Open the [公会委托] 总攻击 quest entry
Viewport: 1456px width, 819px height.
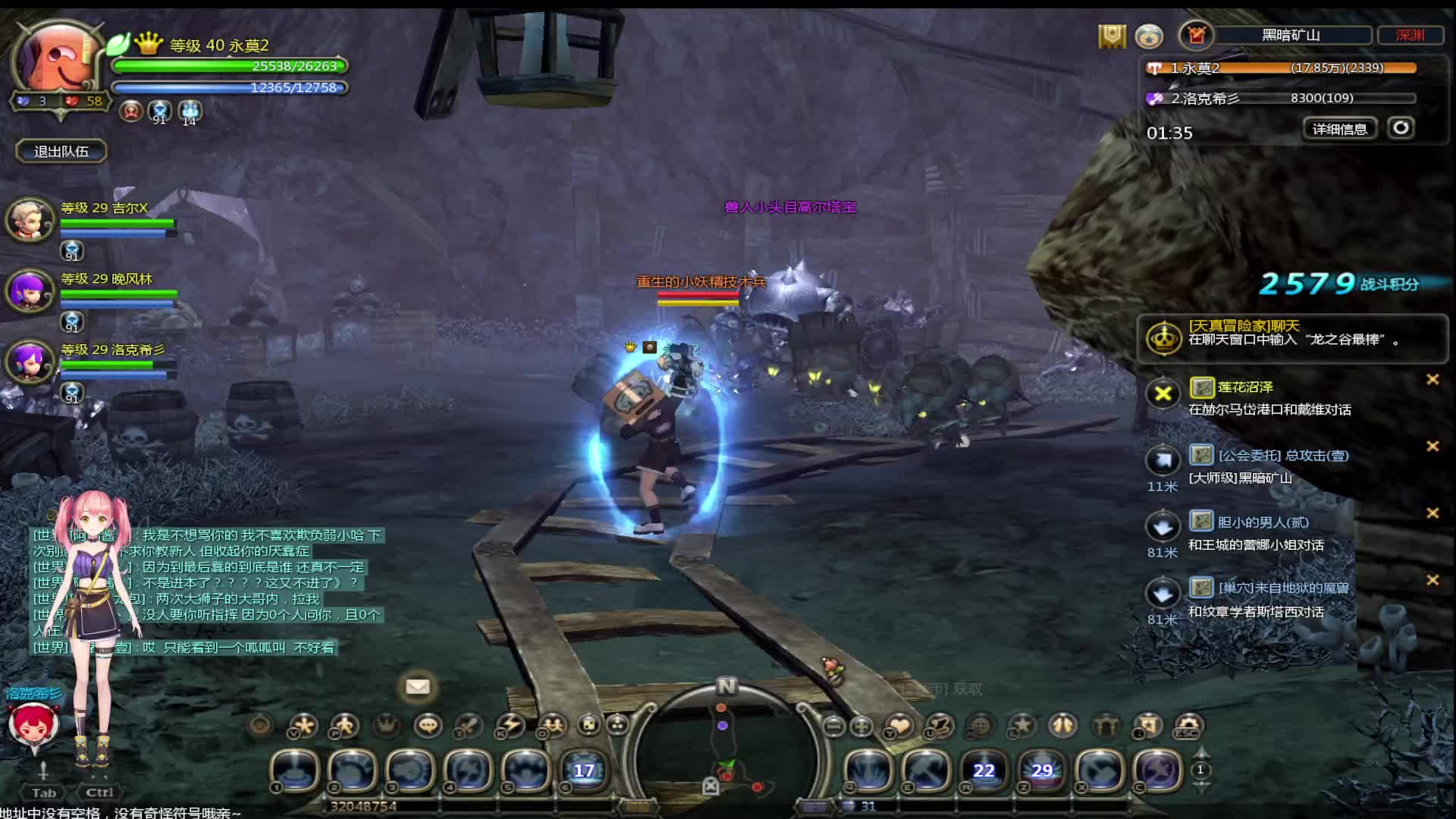pyautogui.click(x=1283, y=456)
